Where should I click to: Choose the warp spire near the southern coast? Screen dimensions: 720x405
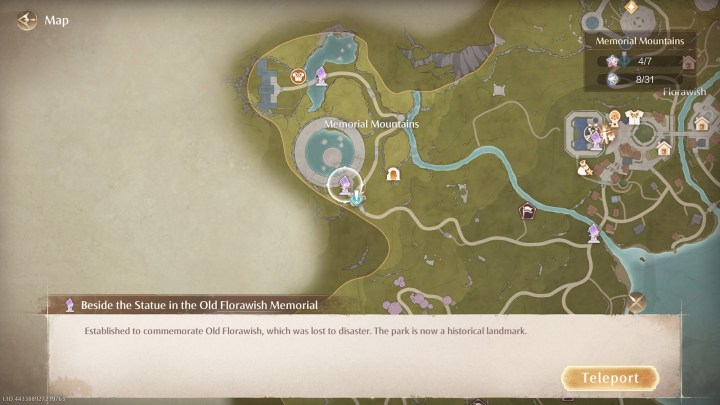click(593, 233)
